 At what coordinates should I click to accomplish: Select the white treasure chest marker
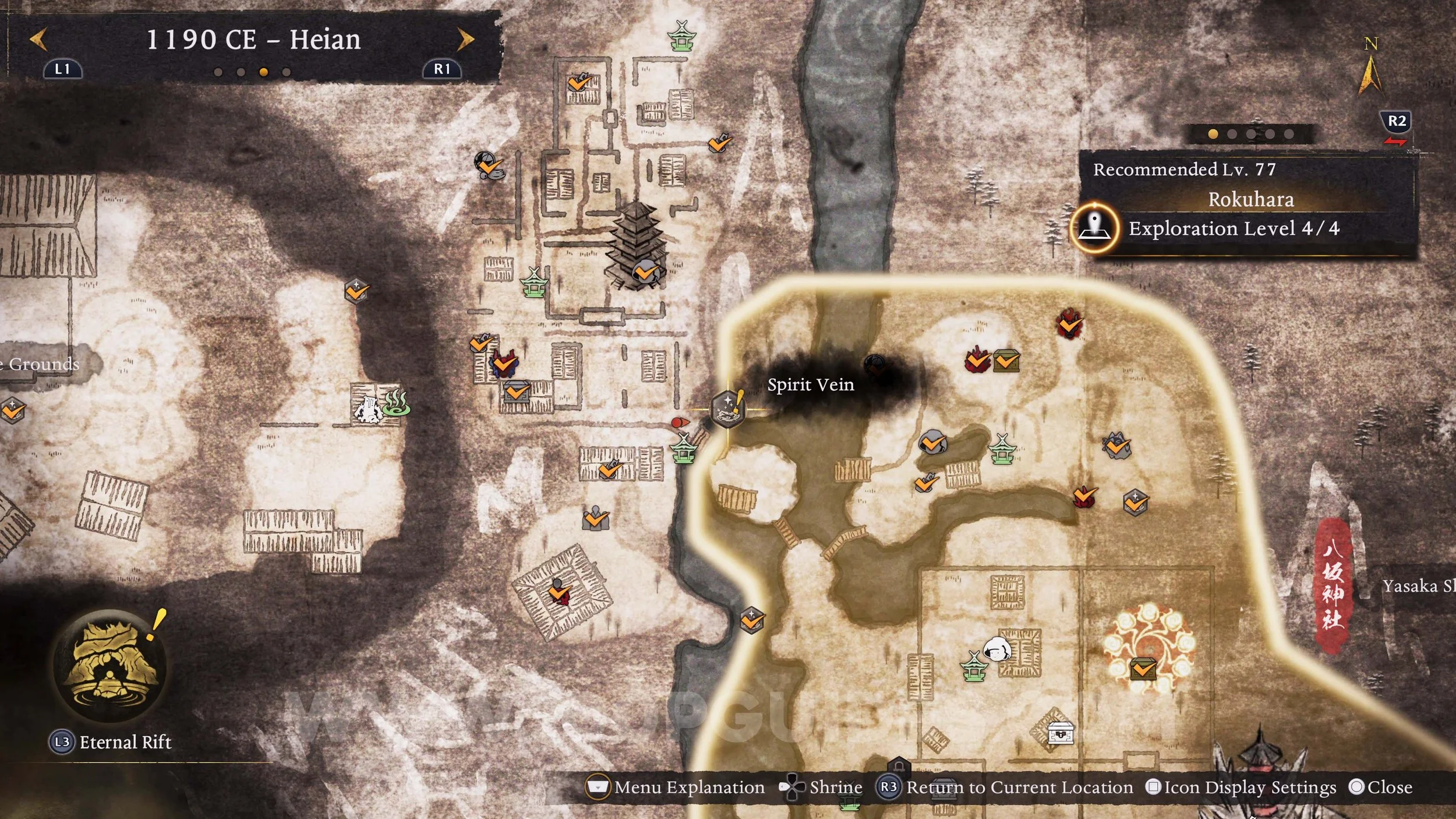1060,733
